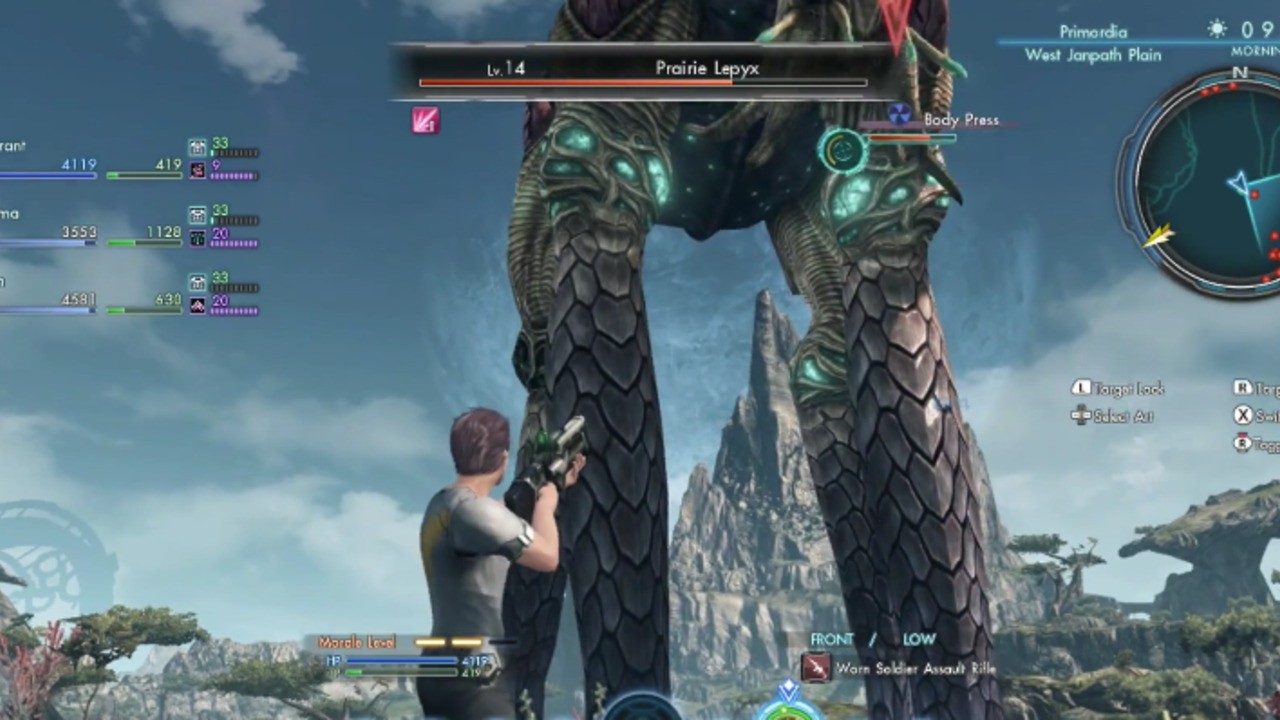Click the first party member's class icon
Screen dimensions: 1280x720
[197, 147]
